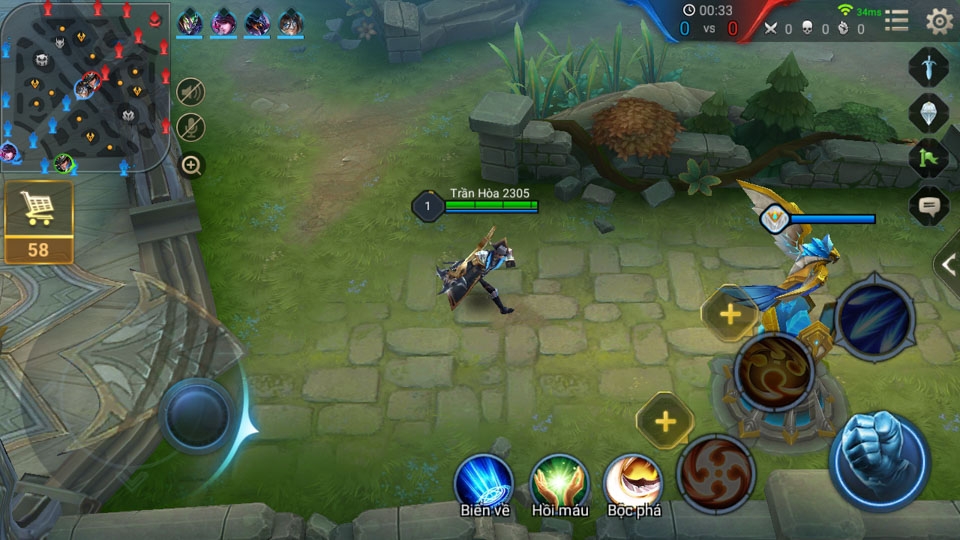Screen dimensions: 960x540
Task: Activate the Biến về recall ability
Action: [x=485, y=482]
